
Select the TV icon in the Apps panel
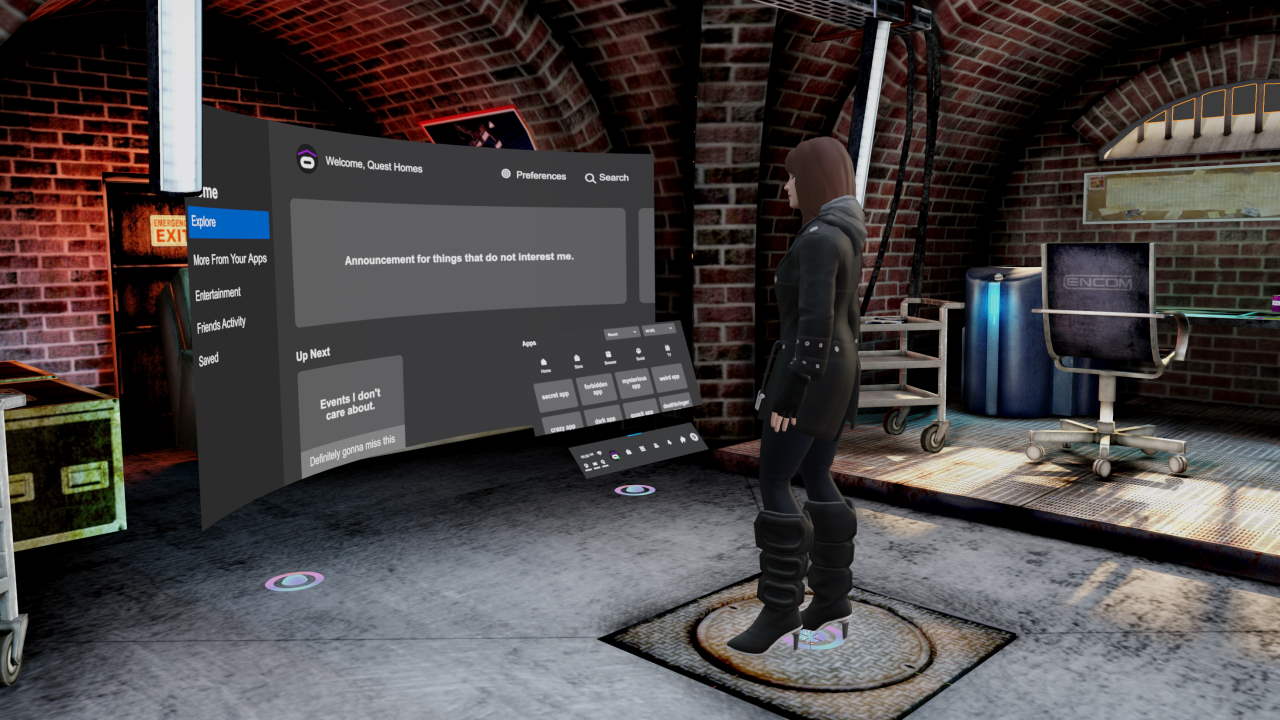(x=666, y=349)
